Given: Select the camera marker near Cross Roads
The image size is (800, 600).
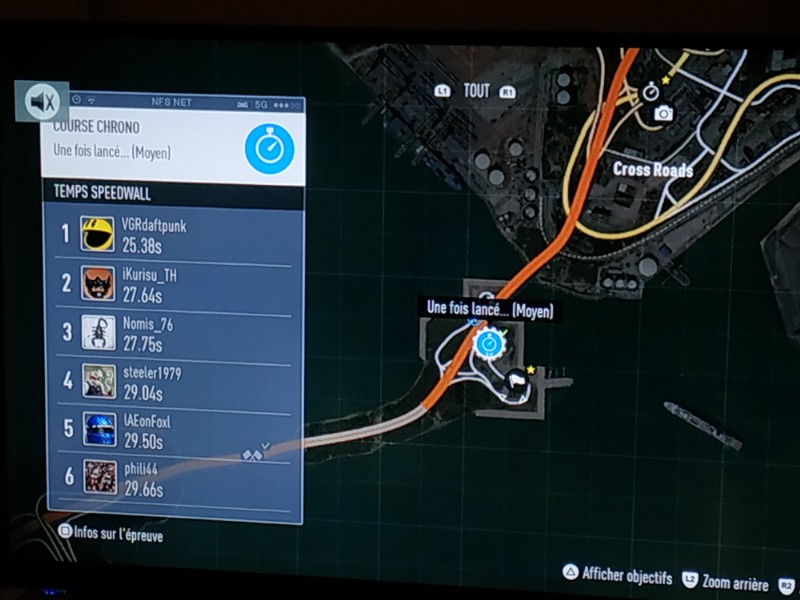Looking at the screenshot, I should [x=662, y=115].
